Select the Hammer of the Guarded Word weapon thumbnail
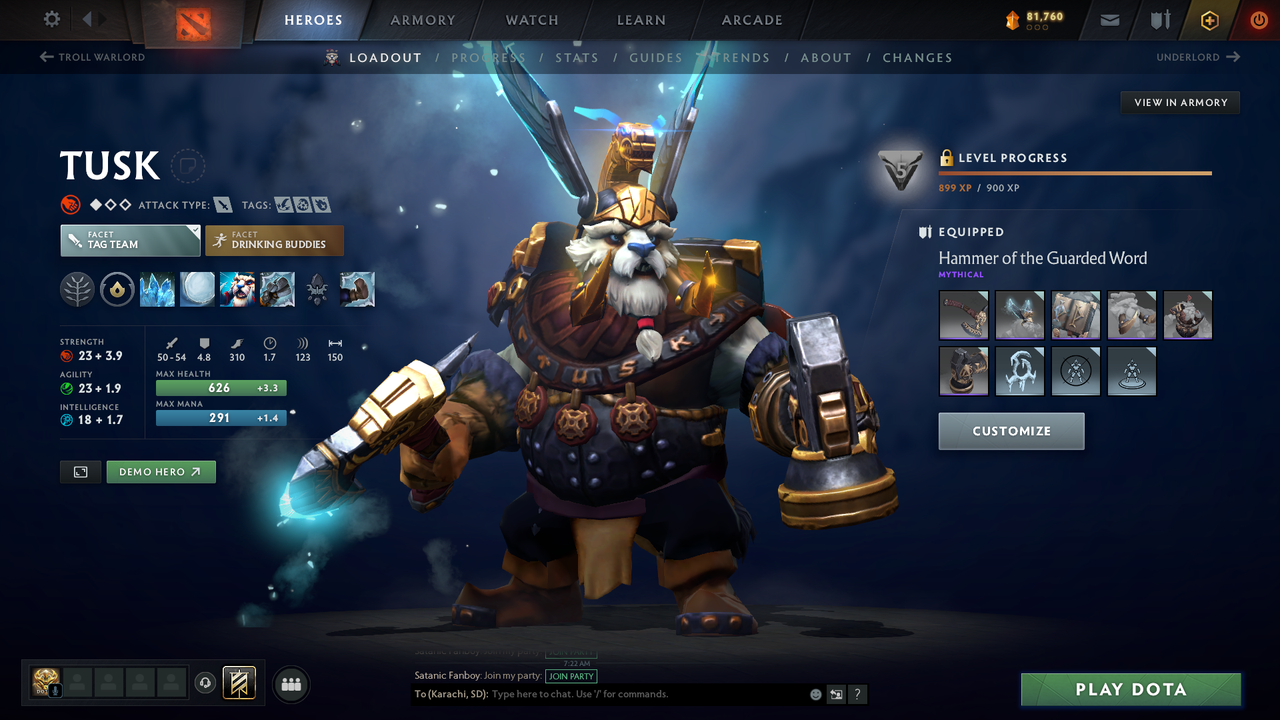The width and height of the screenshot is (1280, 720). tap(963, 315)
